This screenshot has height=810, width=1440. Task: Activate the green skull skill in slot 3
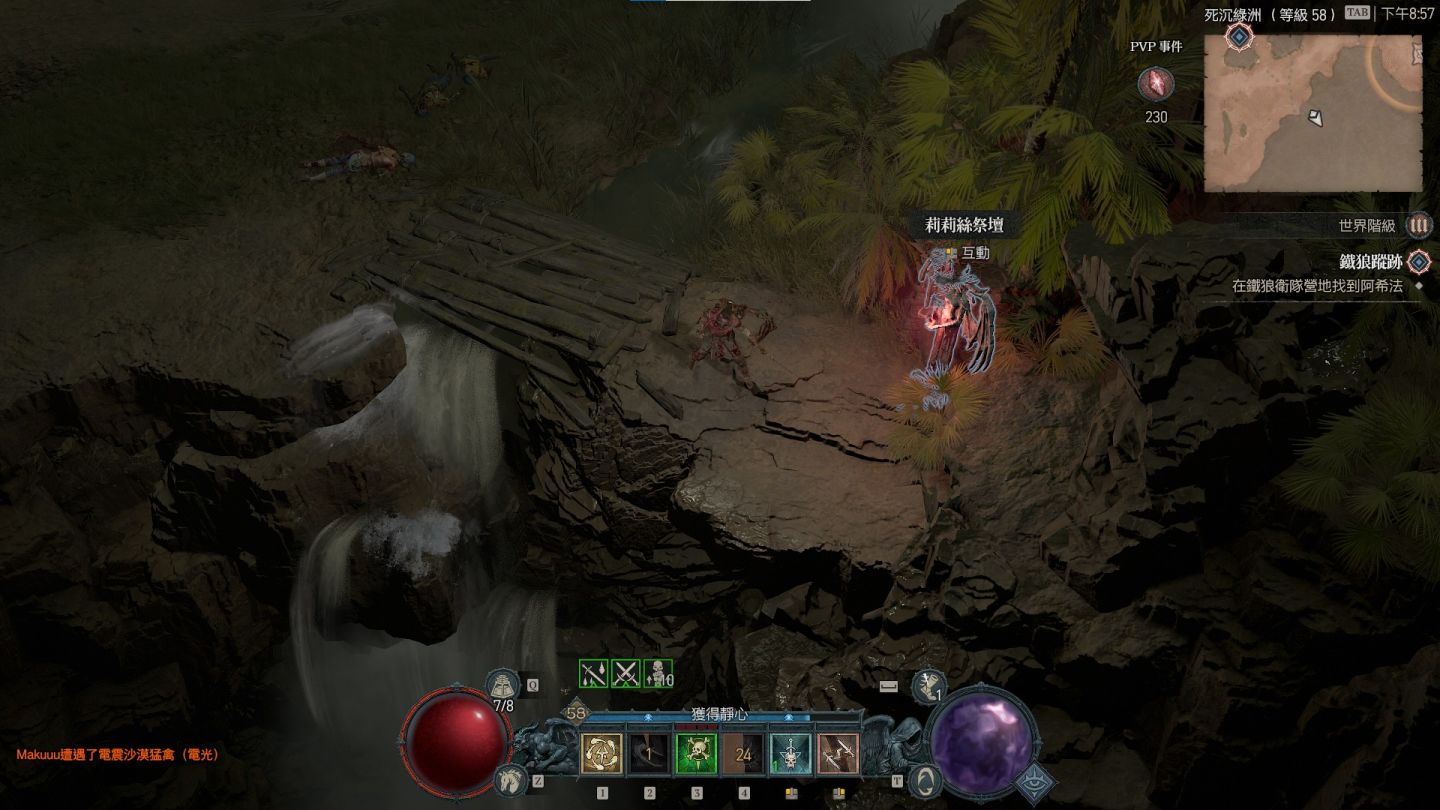point(696,754)
